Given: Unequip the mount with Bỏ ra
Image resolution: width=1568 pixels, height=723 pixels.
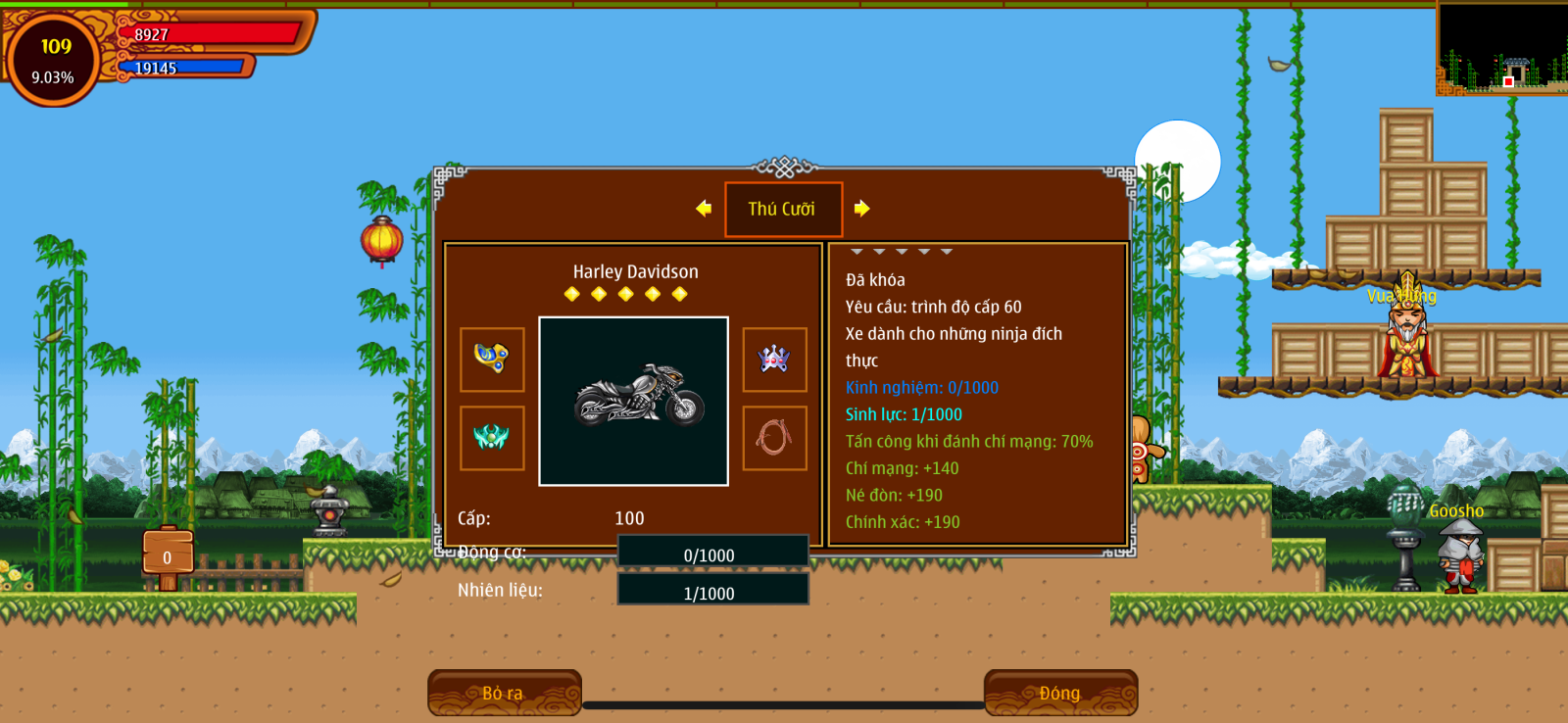Looking at the screenshot, I should (504, 693).
